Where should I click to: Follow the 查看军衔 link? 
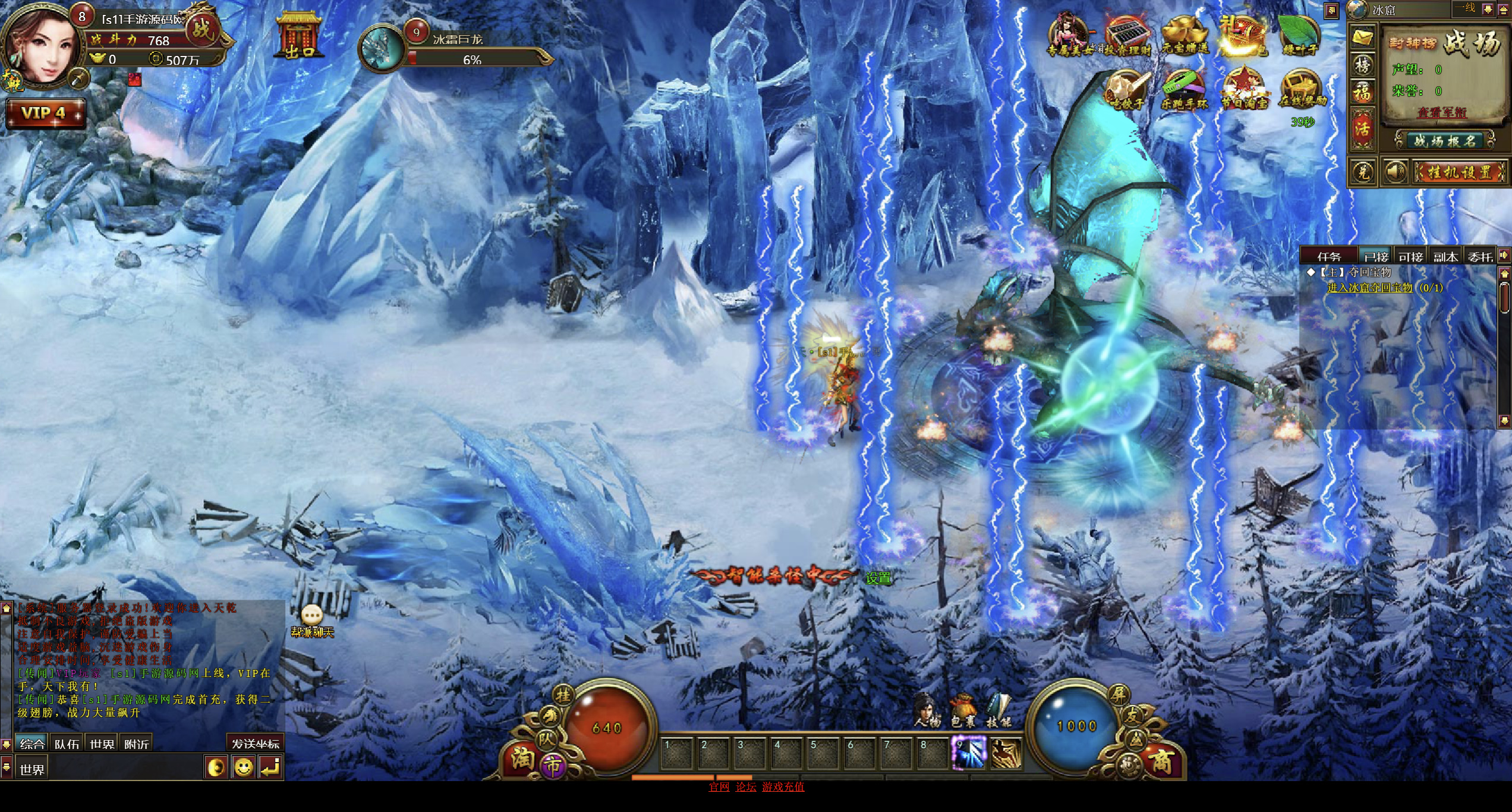[x=1442, y=112]
